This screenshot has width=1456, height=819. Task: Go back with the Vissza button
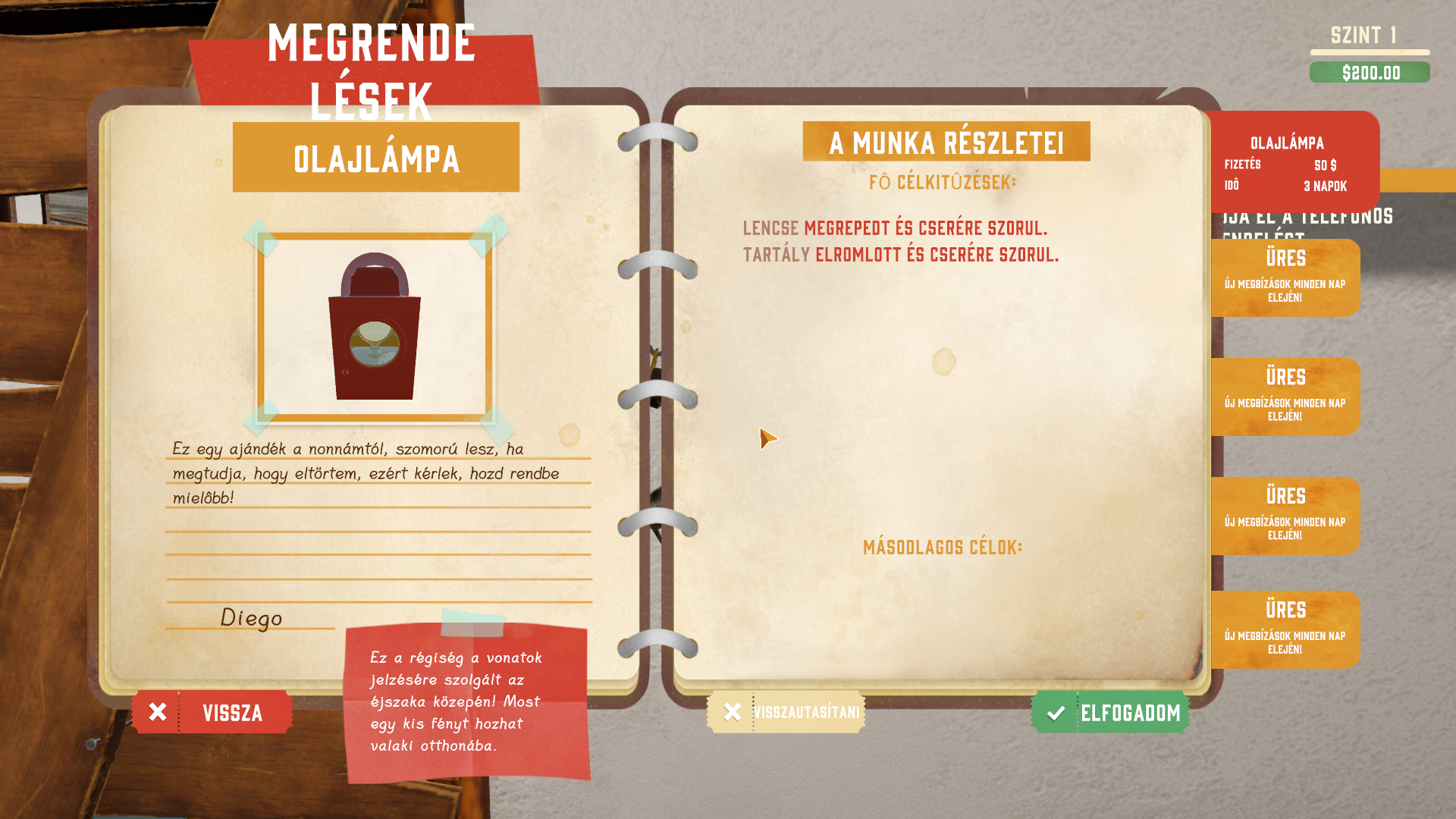[212, 712]
